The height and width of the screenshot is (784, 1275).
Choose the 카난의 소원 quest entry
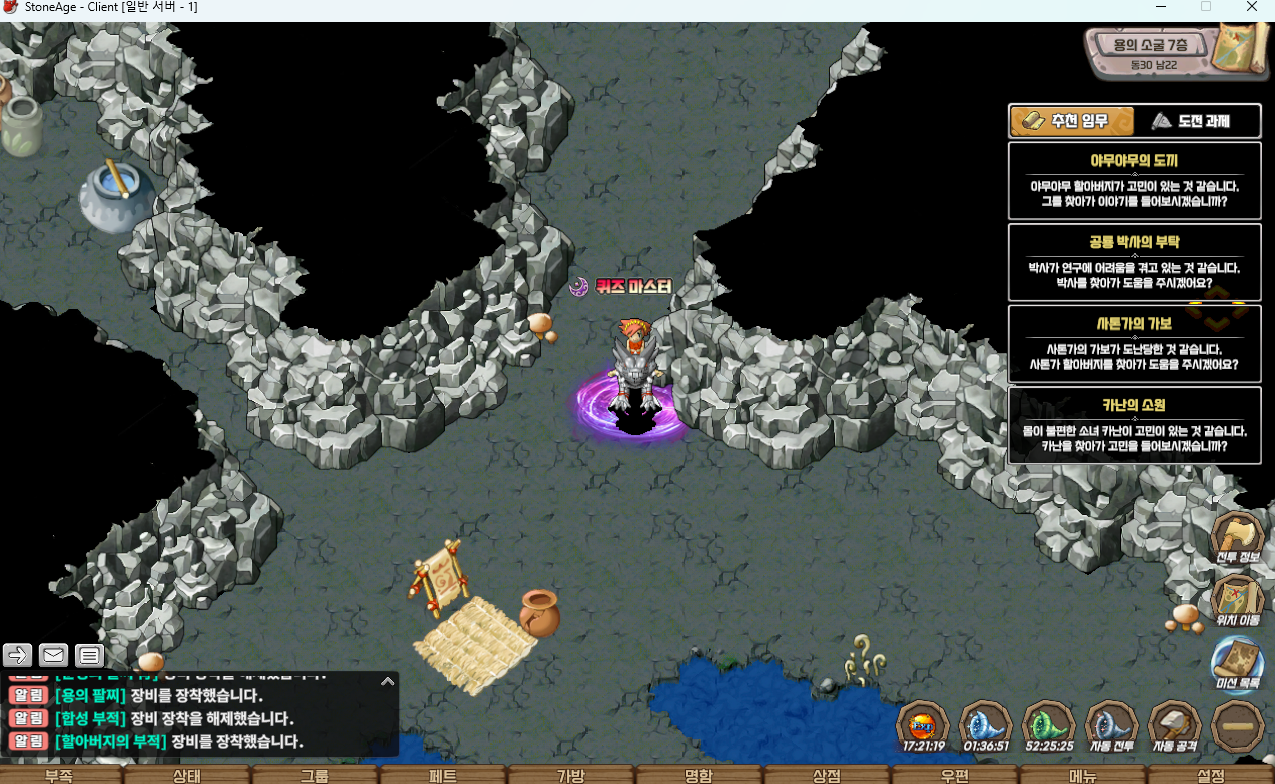1134,426
